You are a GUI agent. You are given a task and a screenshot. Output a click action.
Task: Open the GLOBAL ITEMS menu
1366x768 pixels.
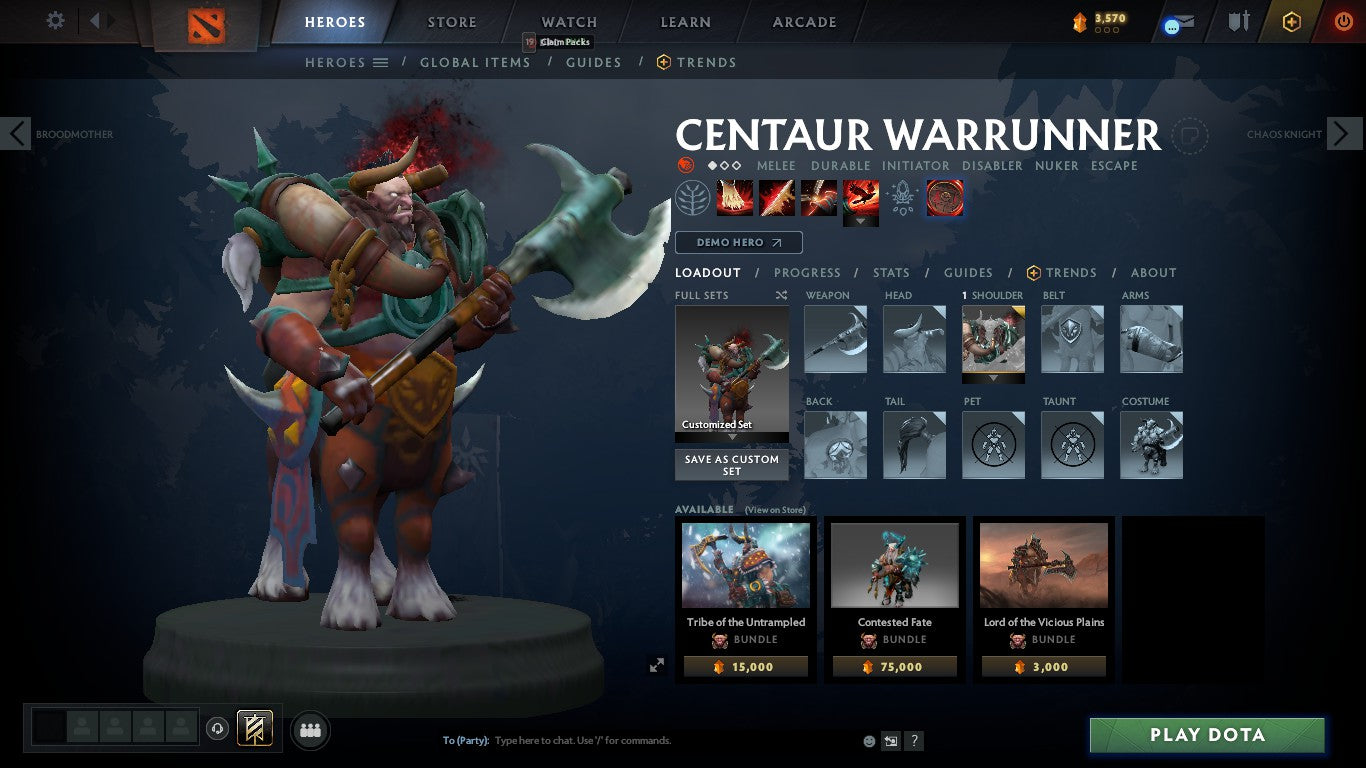(x=475, y=62)
